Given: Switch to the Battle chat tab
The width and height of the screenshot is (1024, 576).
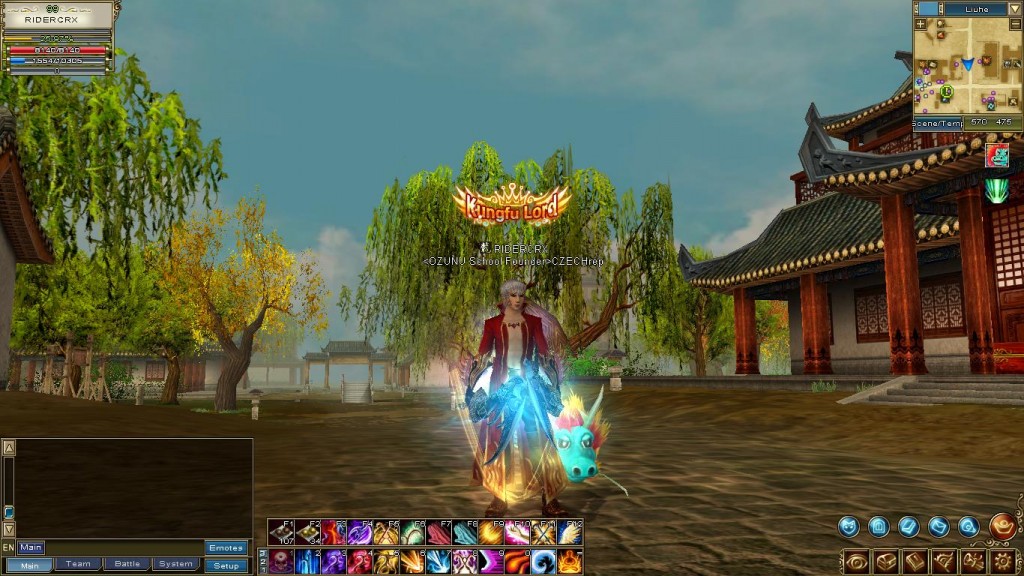Looking at the screenshot, I should pyautogui.click(x=127, y=565).
